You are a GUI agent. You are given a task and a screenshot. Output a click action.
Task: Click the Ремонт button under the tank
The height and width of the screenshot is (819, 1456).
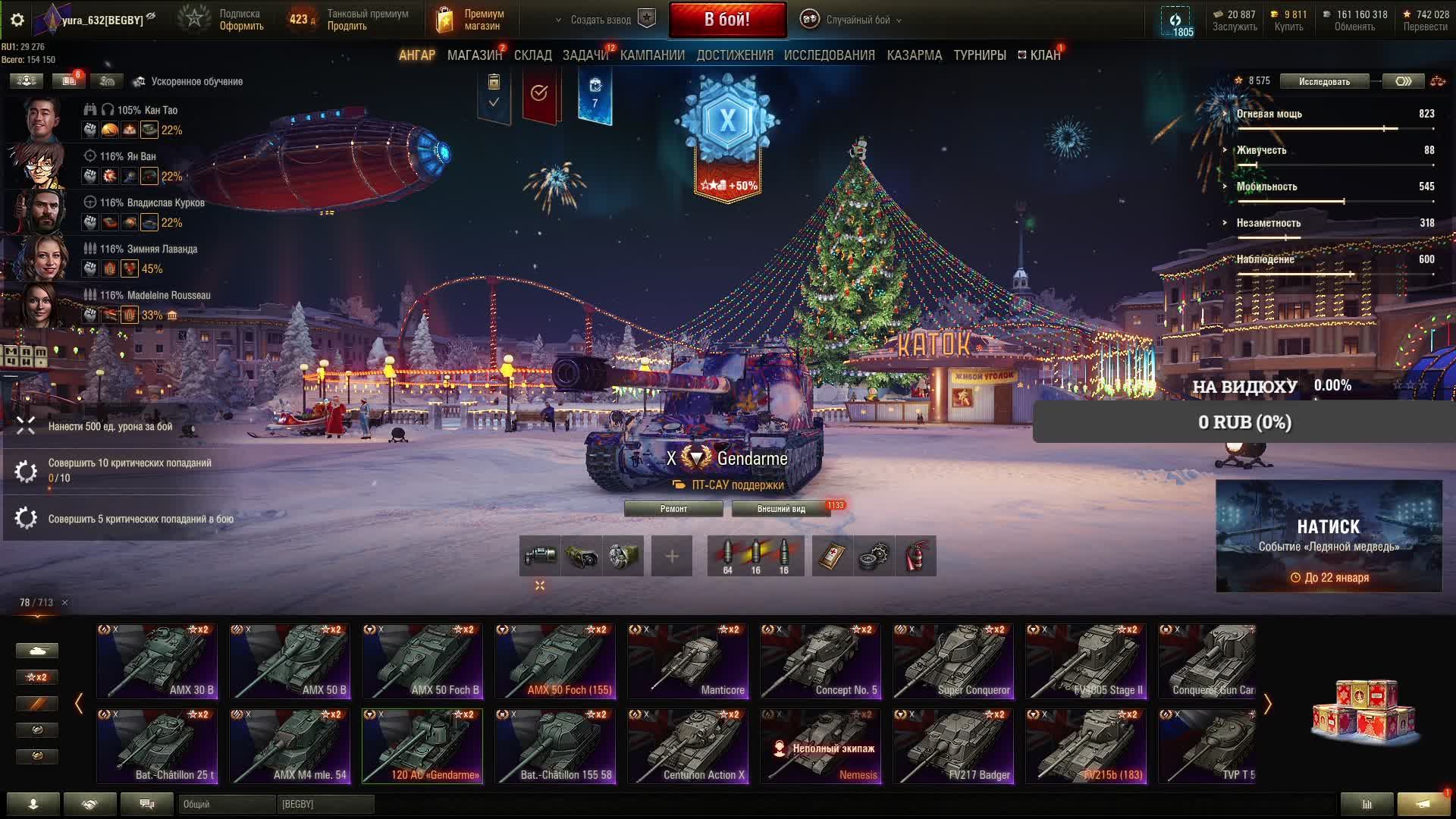pyautogui.click(x=673, y=509)
